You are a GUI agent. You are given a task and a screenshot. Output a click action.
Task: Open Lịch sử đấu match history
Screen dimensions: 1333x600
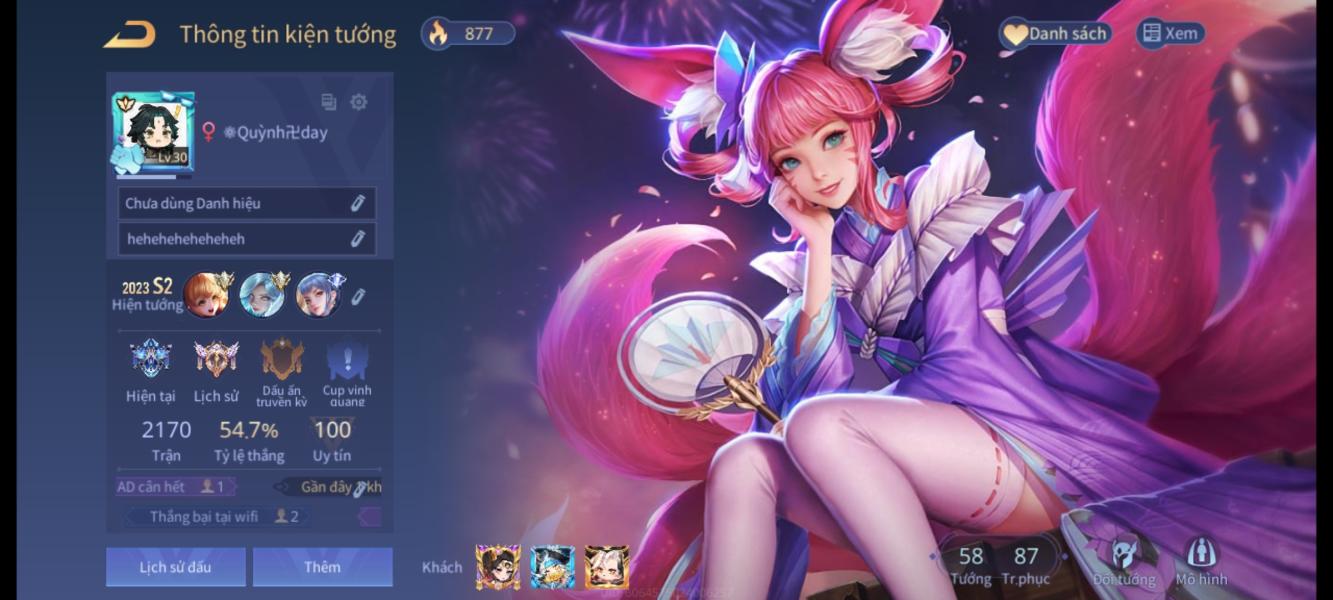coord(175,567)
